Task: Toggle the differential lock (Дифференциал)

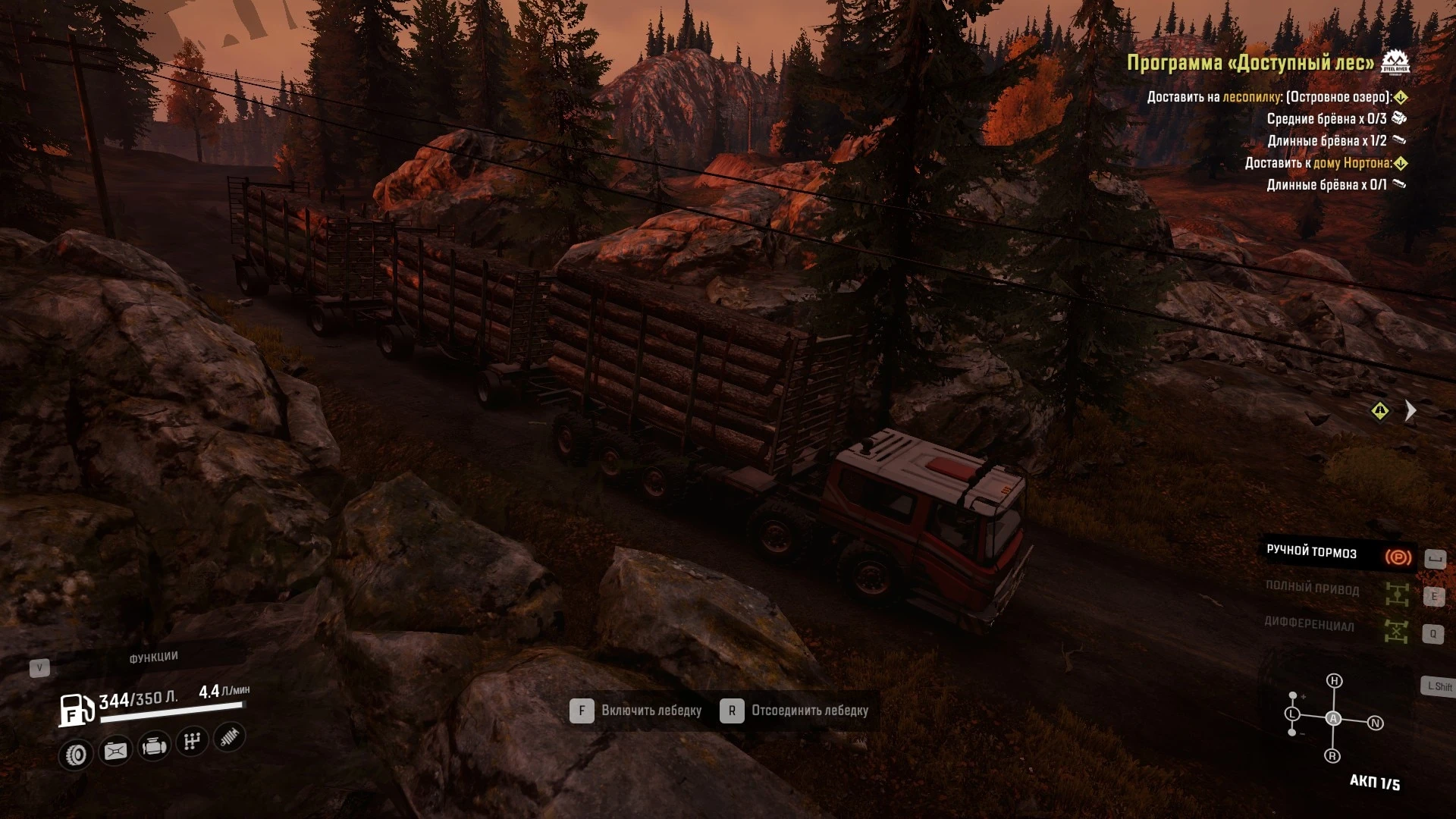Action: [1396, 630]
